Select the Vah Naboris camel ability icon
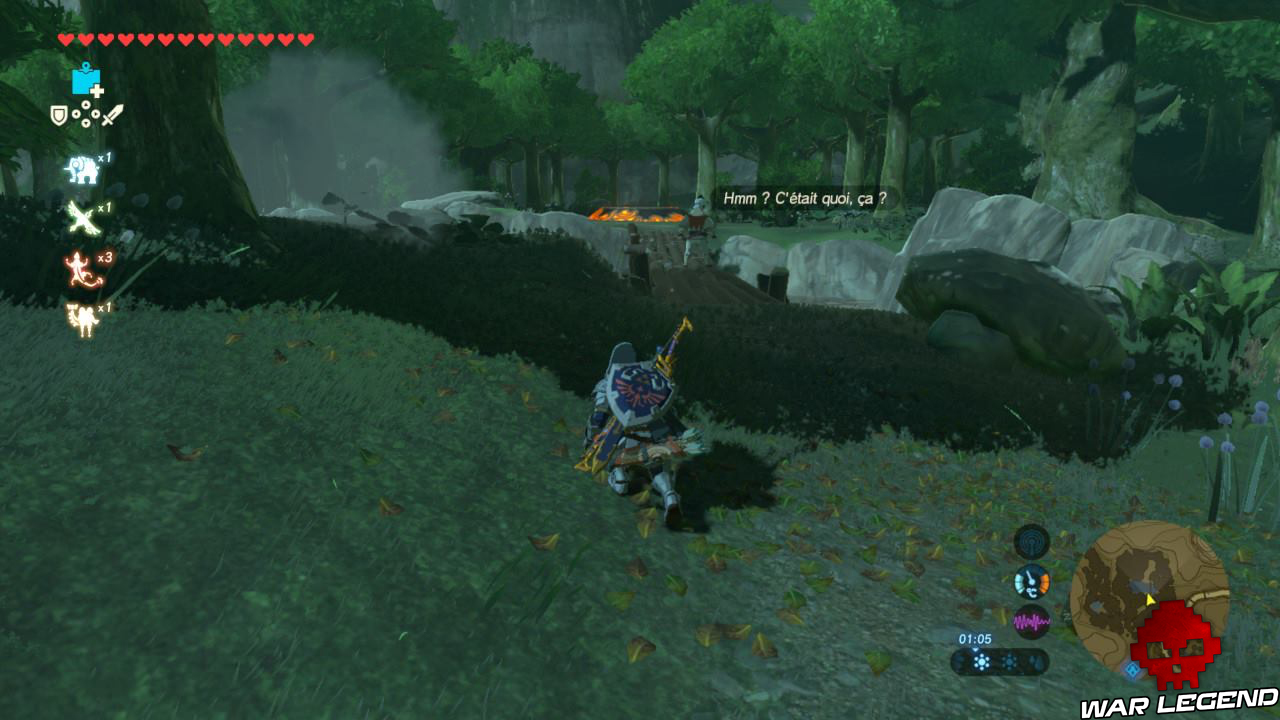 [81, 317]
